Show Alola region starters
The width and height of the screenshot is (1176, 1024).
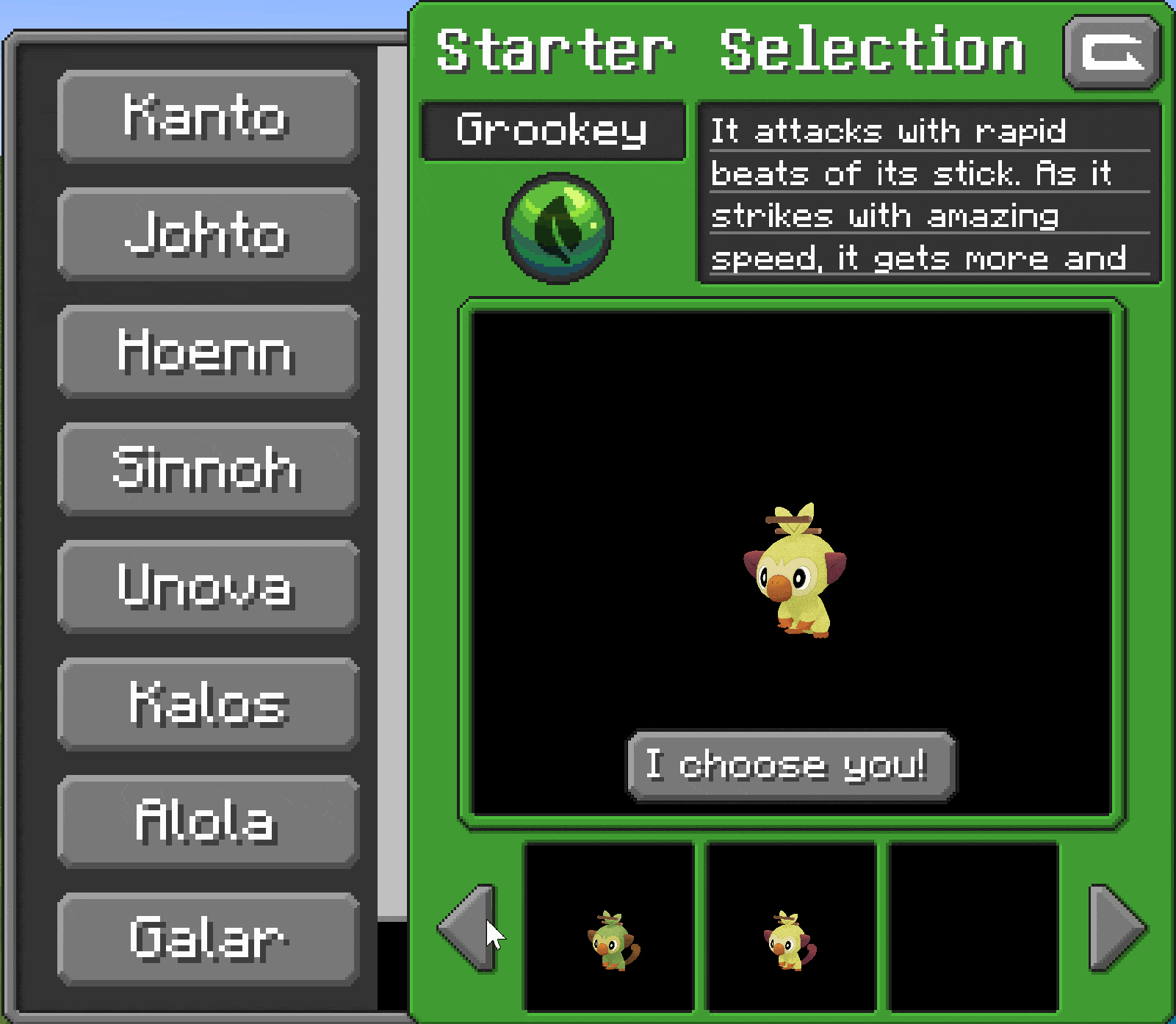208,821
